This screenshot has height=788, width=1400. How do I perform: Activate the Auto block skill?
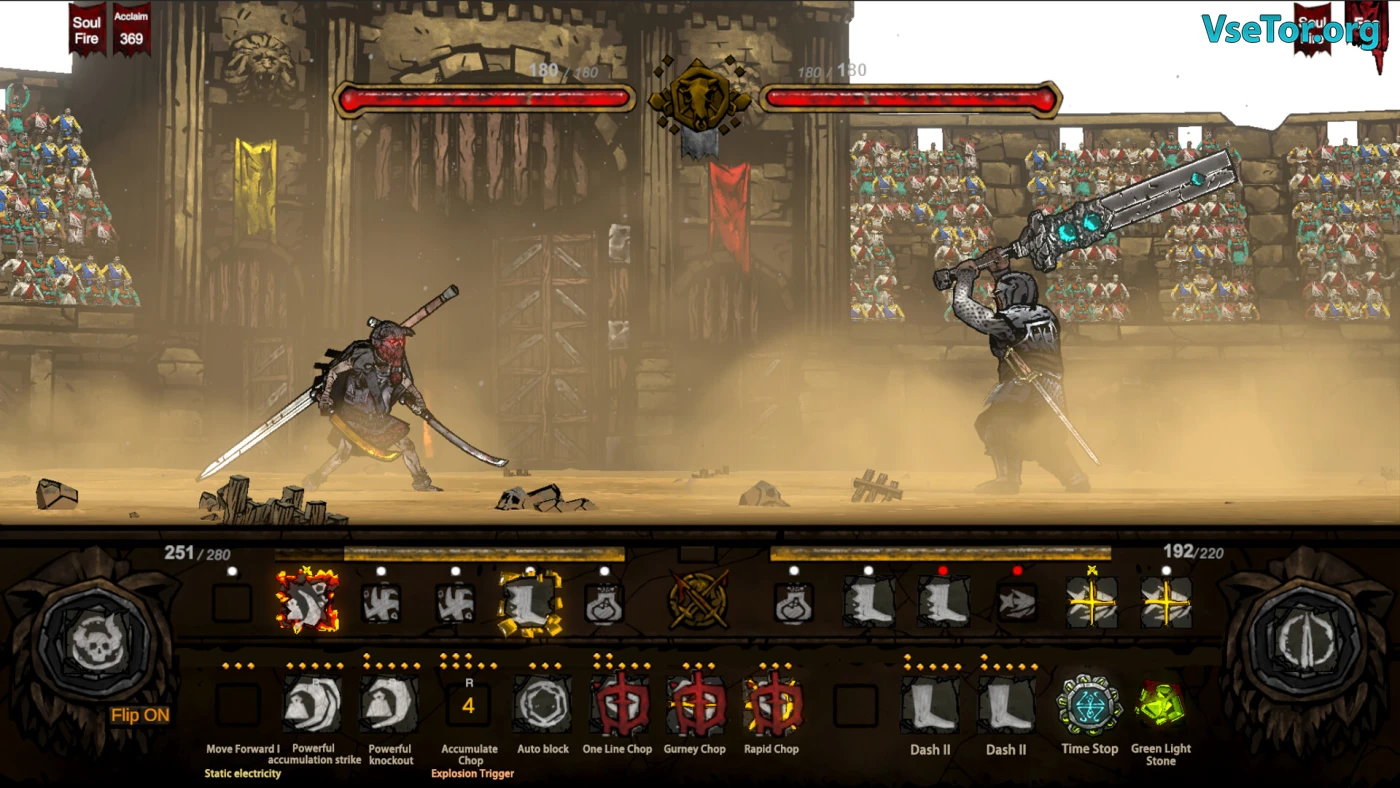542,705
